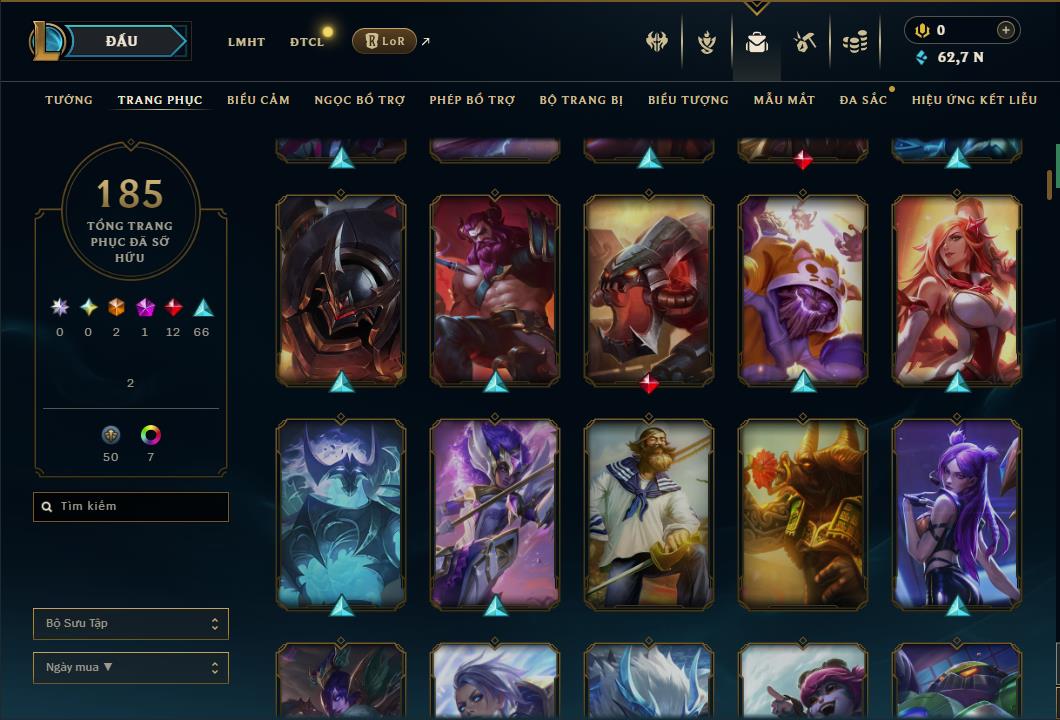The height and width of the screenshot is (720, 1060).
Task: Open the PHÉP BỔ TRỢ tab
Action: click(x=472, y=100)
